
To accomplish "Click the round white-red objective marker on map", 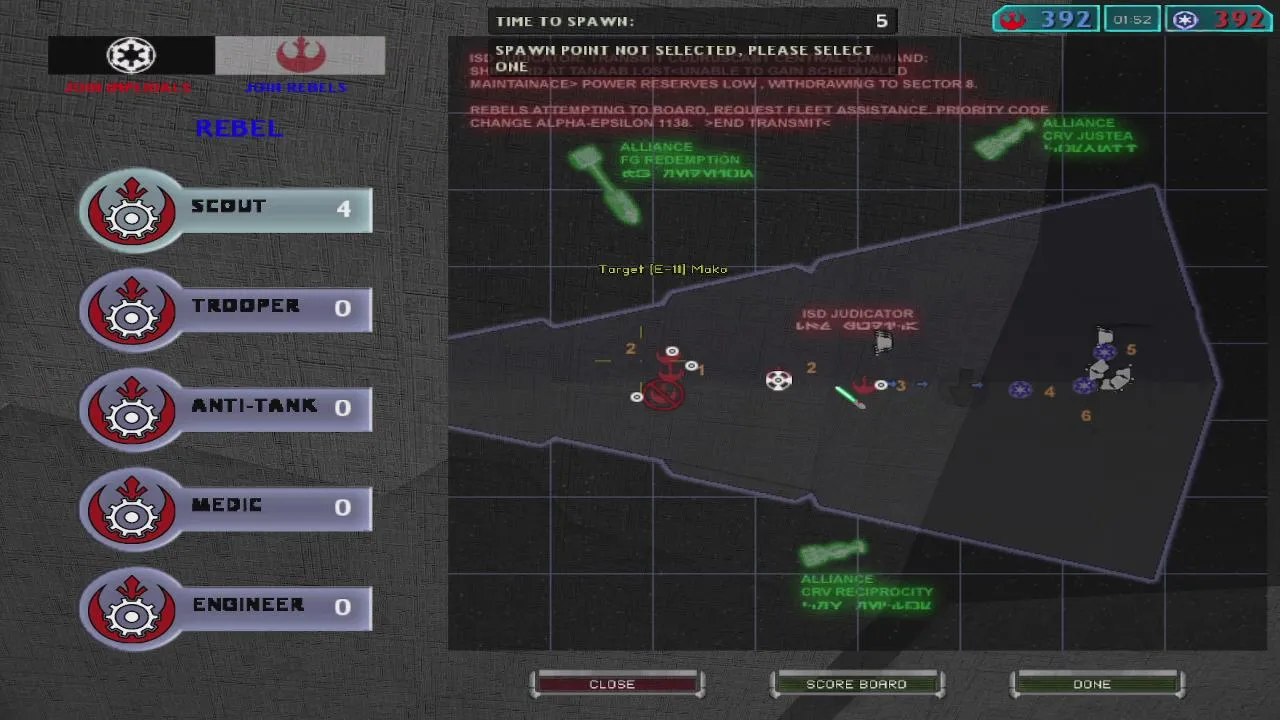I will point(779,380).
